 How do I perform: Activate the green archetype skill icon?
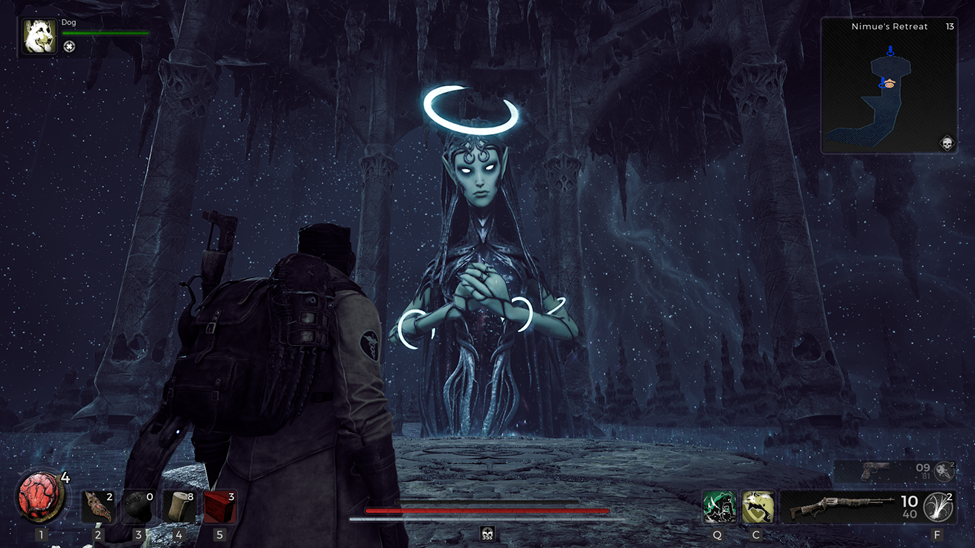[719, 507]
